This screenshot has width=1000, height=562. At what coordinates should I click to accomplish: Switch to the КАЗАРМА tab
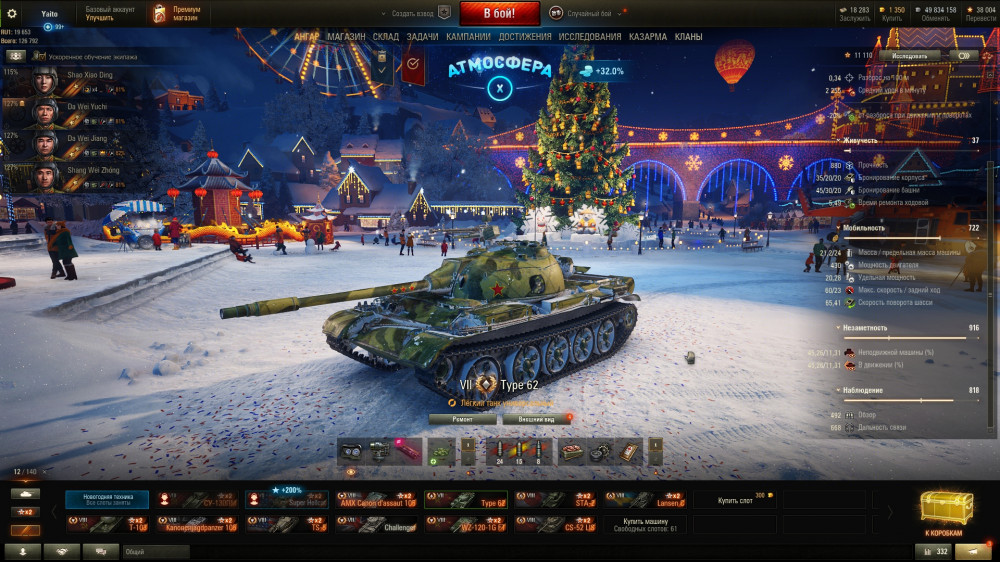(x=648, y=37)
